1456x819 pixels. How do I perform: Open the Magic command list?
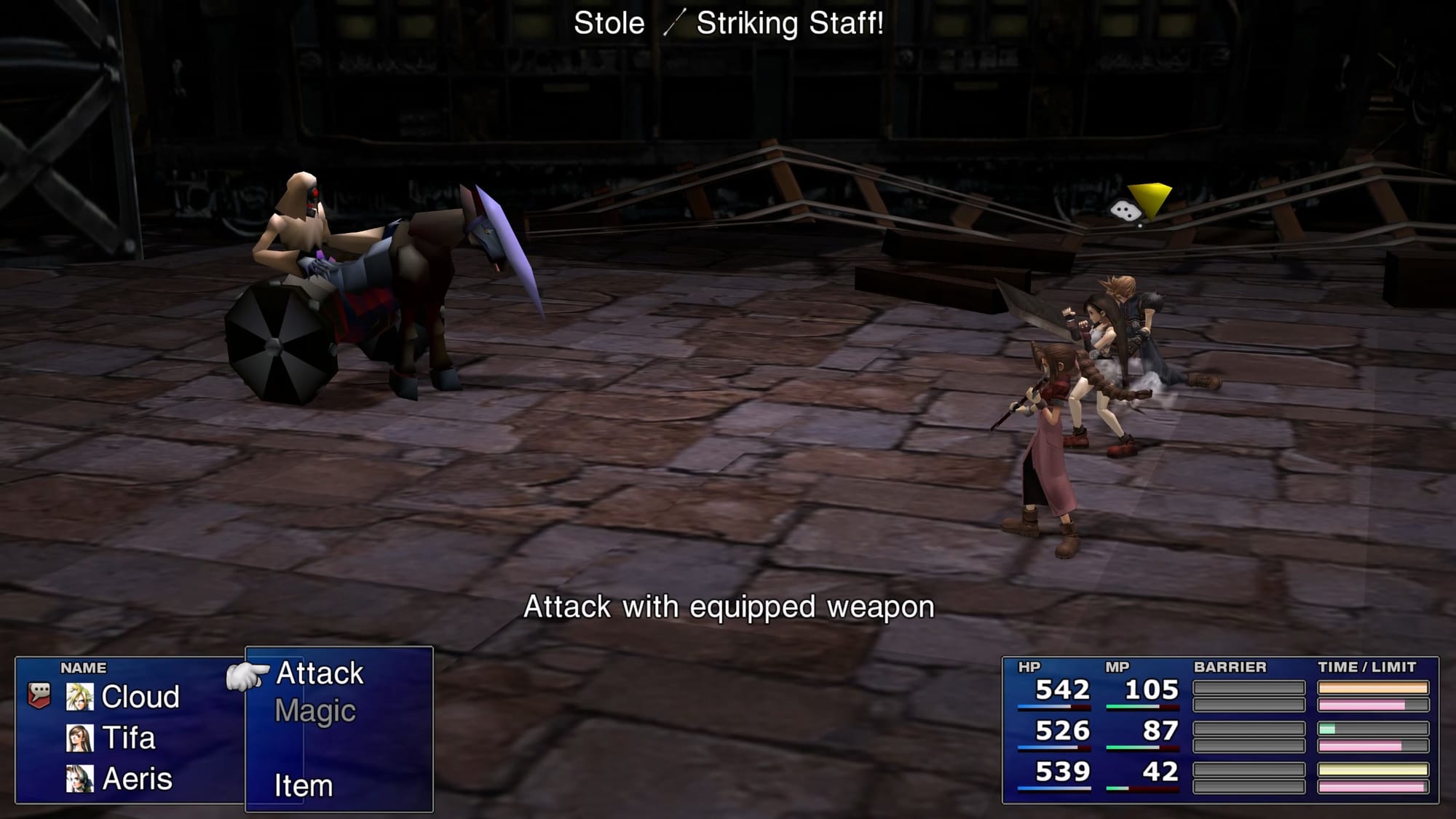click(x=315, y=711)
